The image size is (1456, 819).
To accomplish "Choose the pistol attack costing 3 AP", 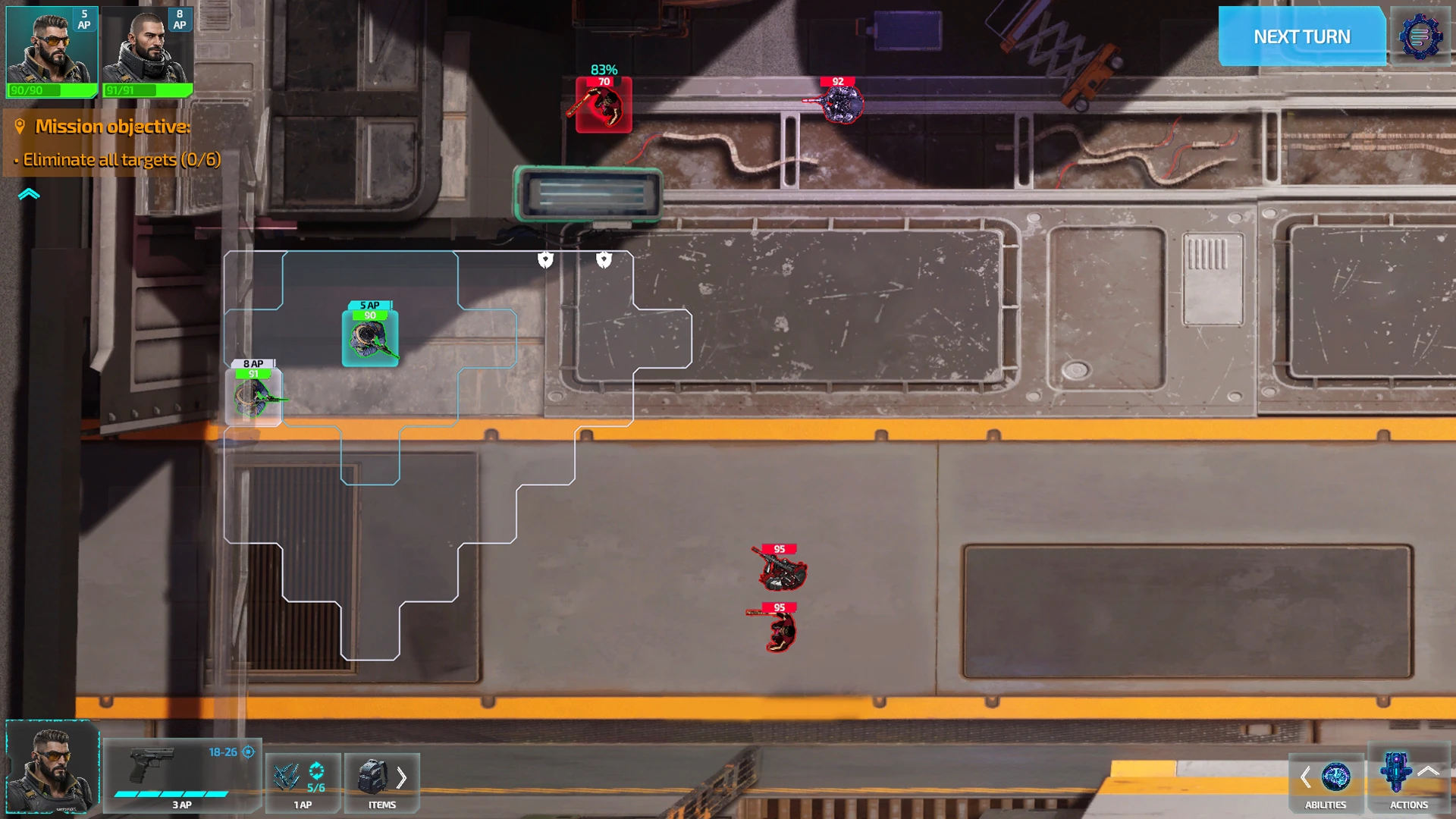I will tap(182, 775).
